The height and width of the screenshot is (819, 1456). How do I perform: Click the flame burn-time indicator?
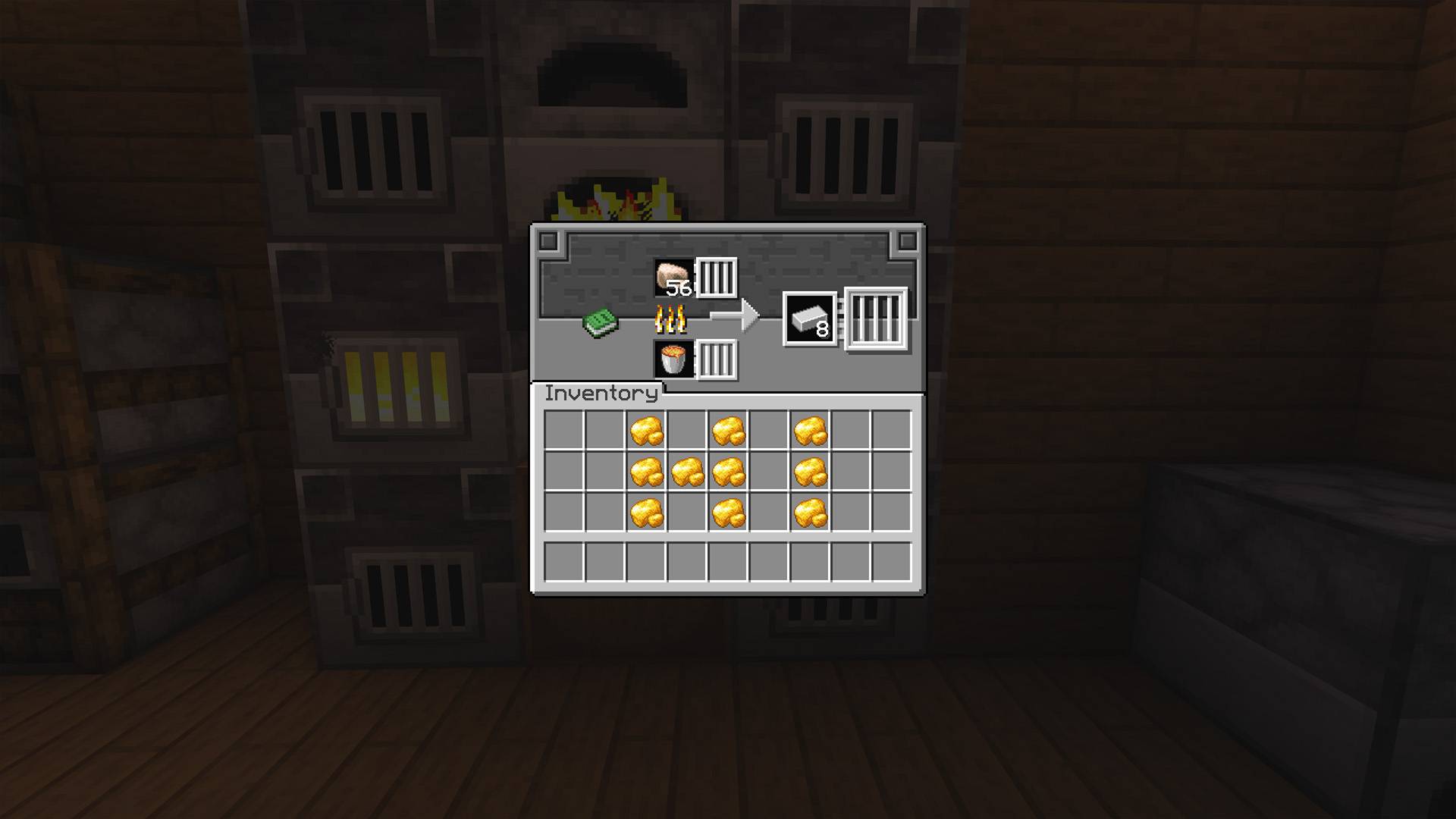[670, 321]
